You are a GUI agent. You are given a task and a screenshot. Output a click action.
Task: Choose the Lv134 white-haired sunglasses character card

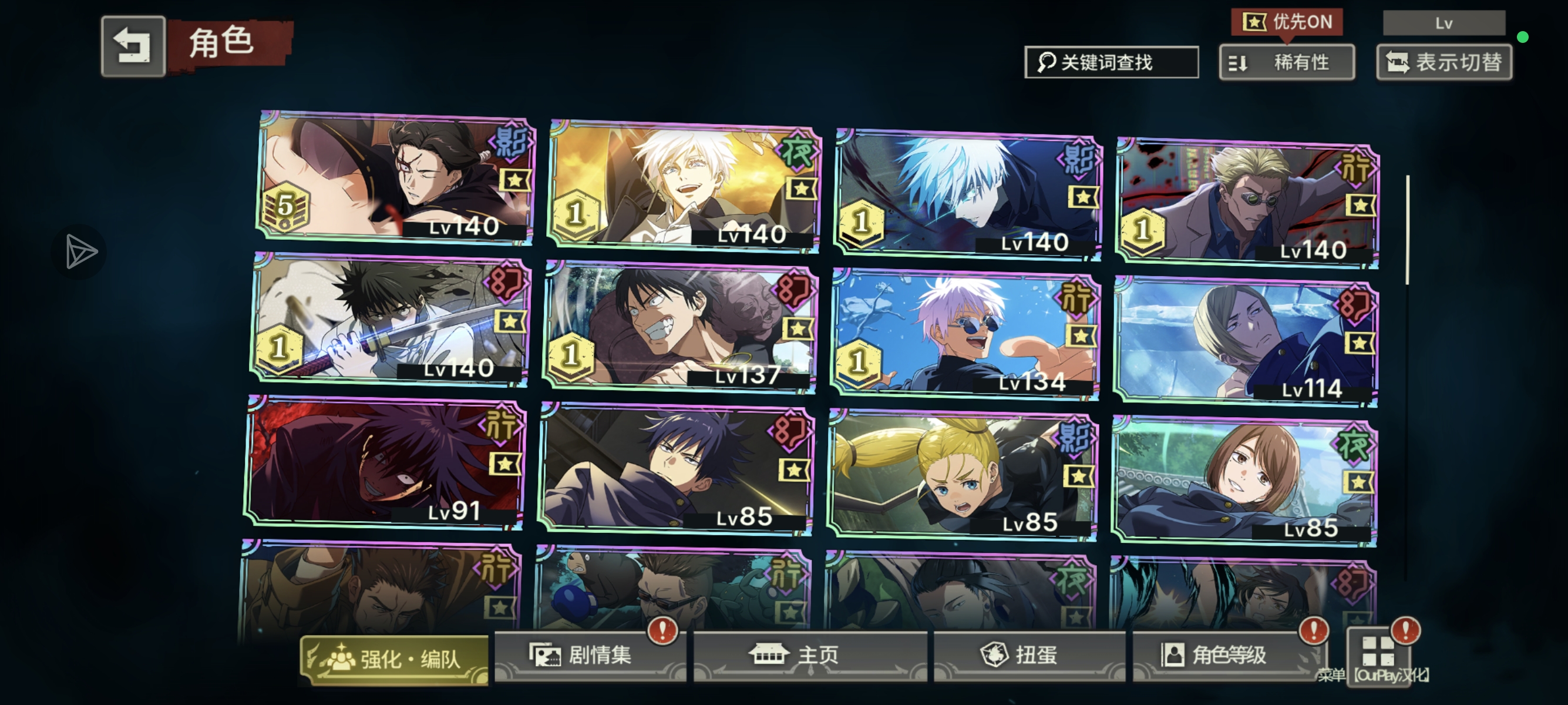(x=965, y=334)
